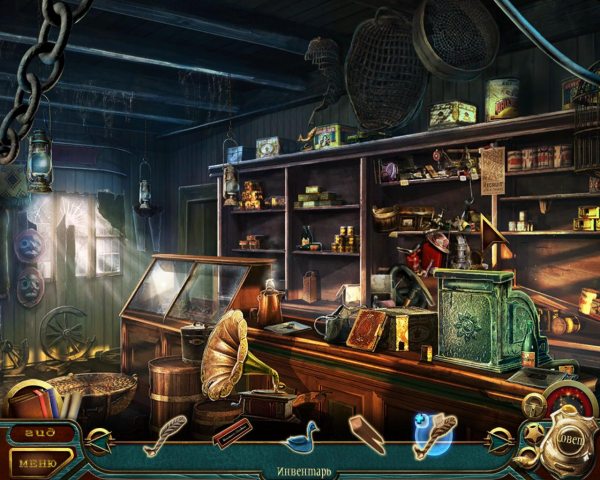The height and width of the screenshot is (480, 600).
Task: Click the Инвентарь inventory label
Action: click(300, 470)
